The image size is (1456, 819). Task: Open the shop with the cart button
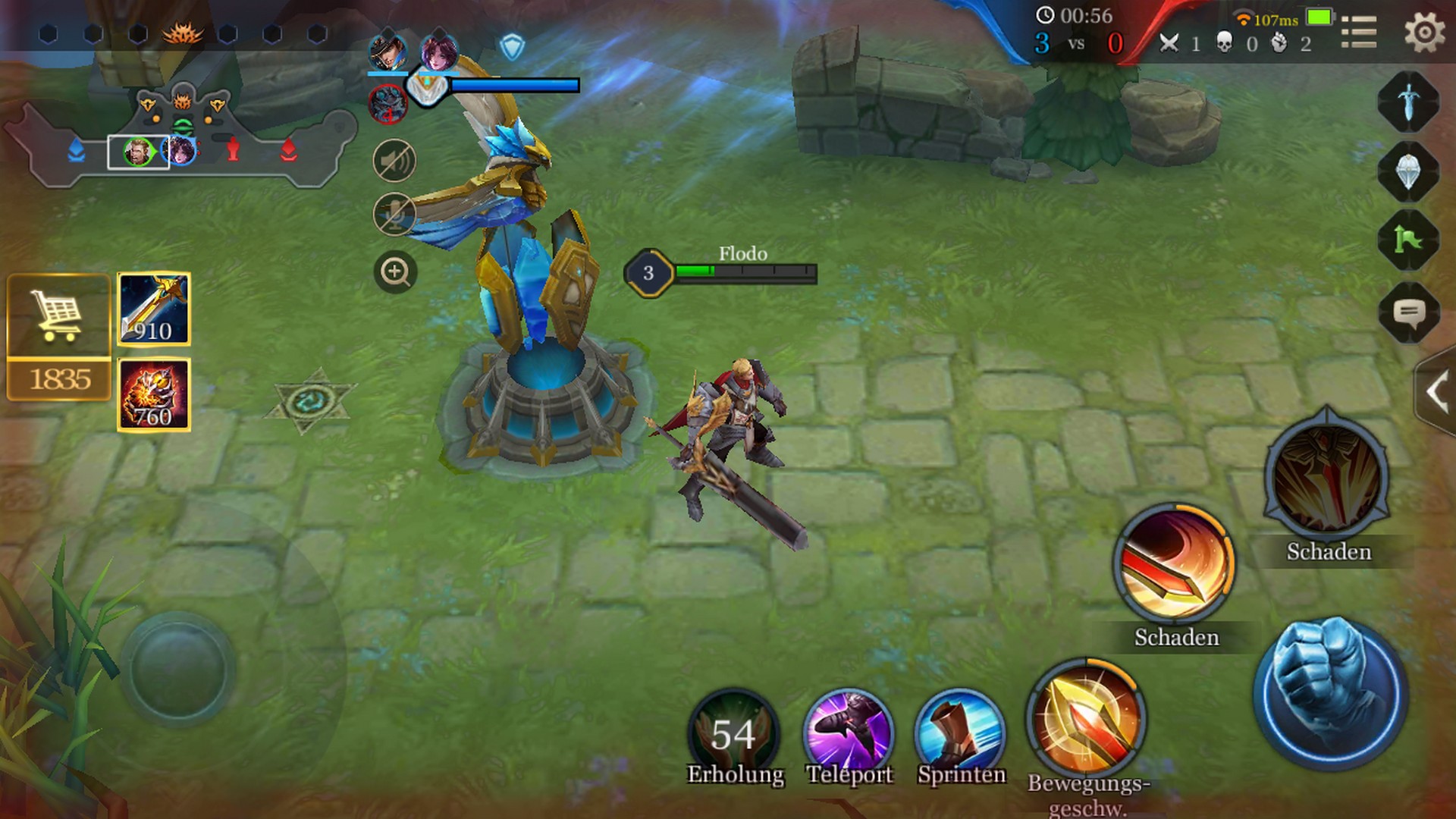[x=58, y=317]
